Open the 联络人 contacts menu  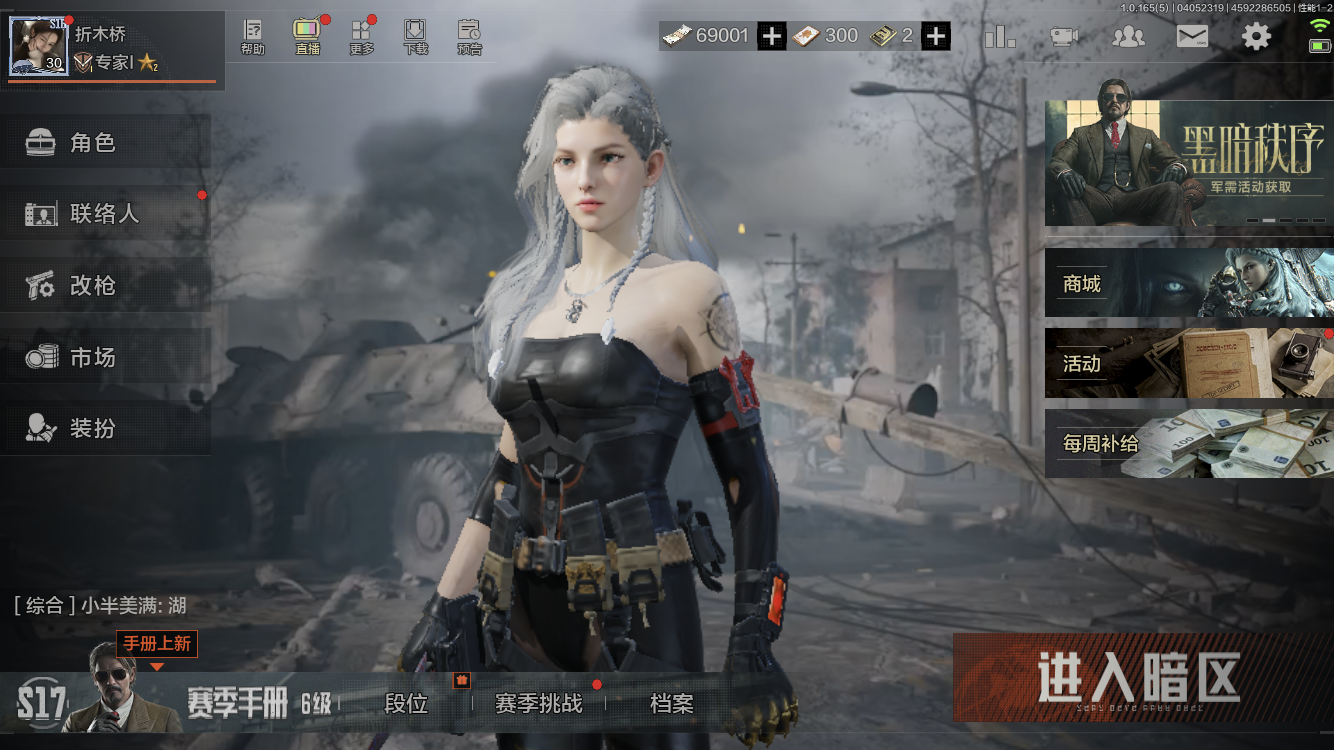point(105,214)
